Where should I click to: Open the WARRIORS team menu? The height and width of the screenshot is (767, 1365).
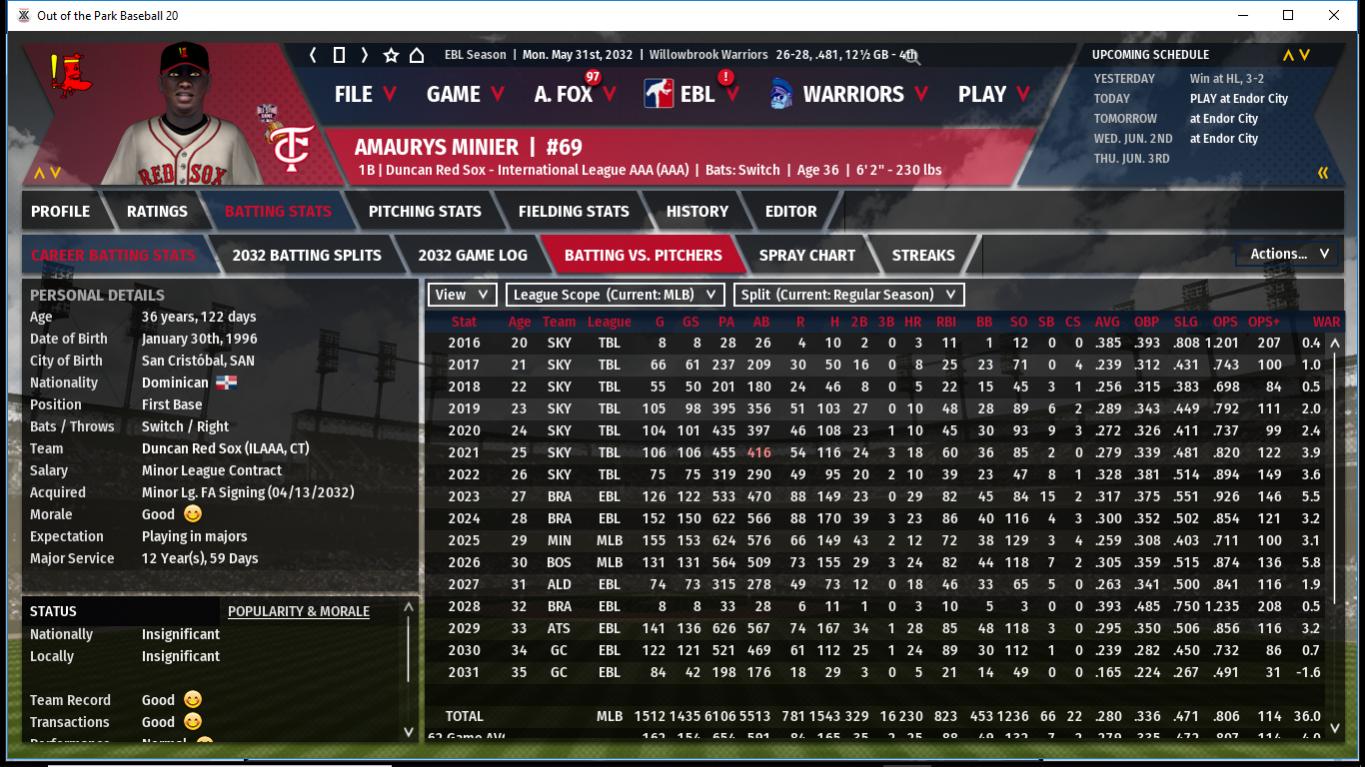coord(851,94)
